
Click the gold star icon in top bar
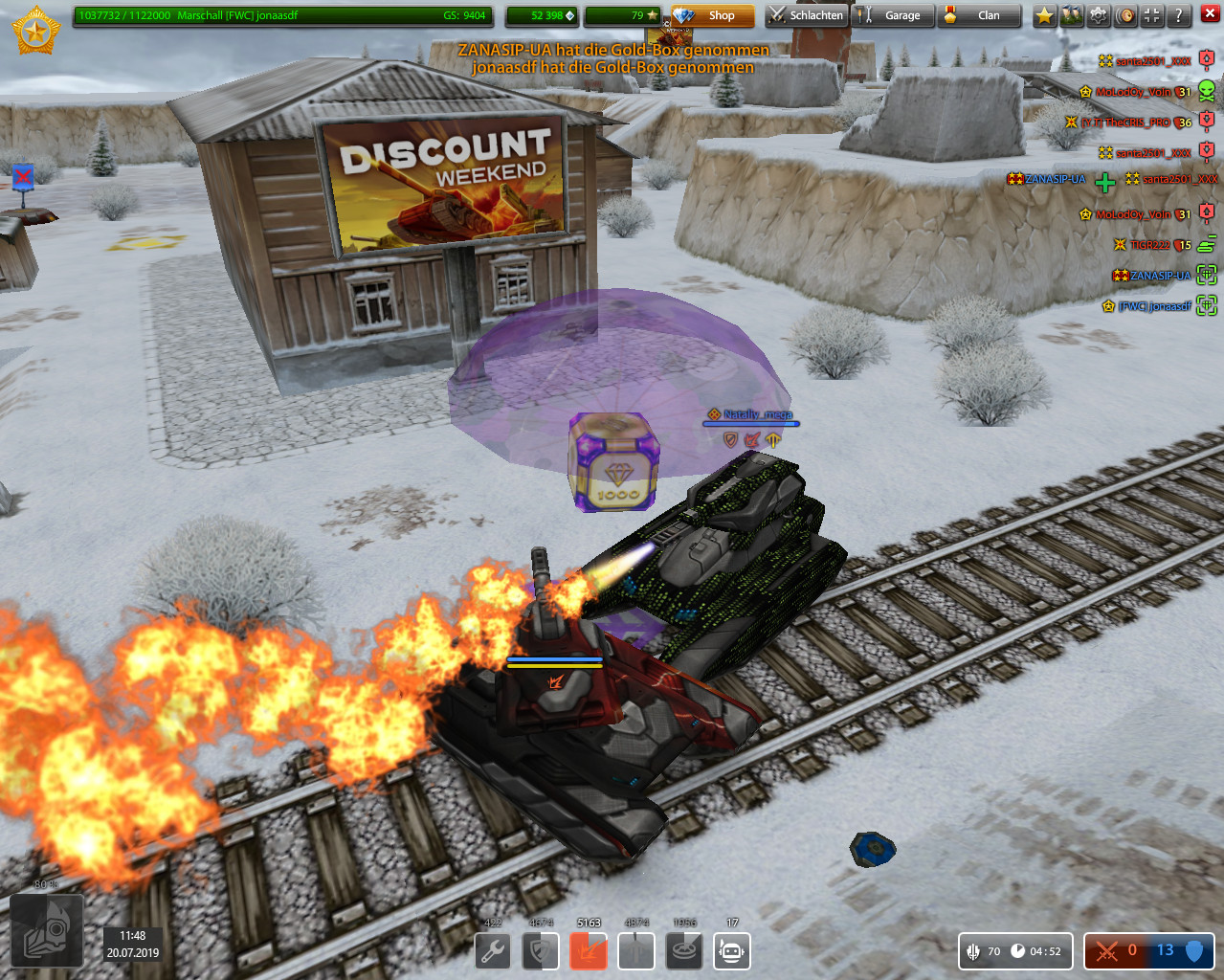[x=1044, y=15]
